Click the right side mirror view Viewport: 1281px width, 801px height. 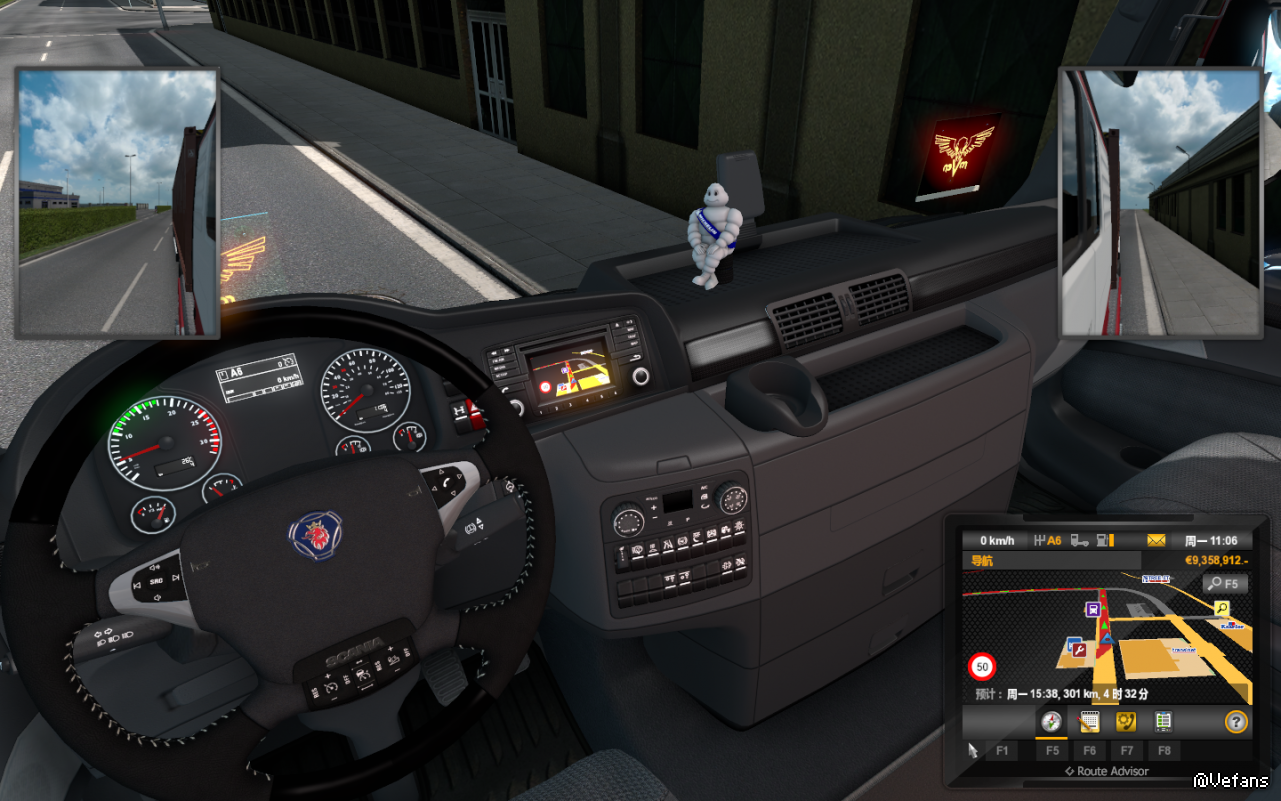(1160, 203)
